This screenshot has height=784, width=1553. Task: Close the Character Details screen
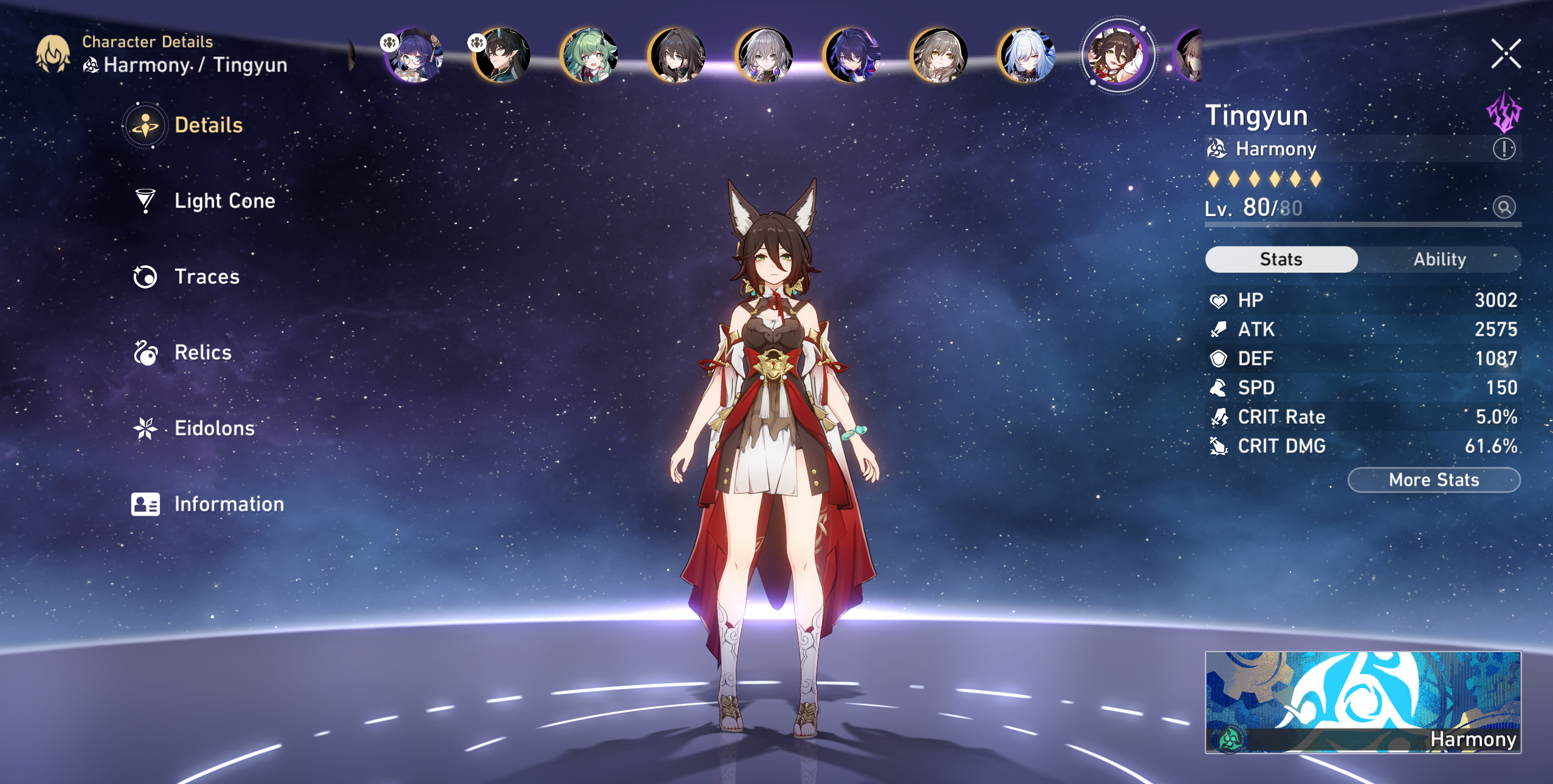(1506, 54)
